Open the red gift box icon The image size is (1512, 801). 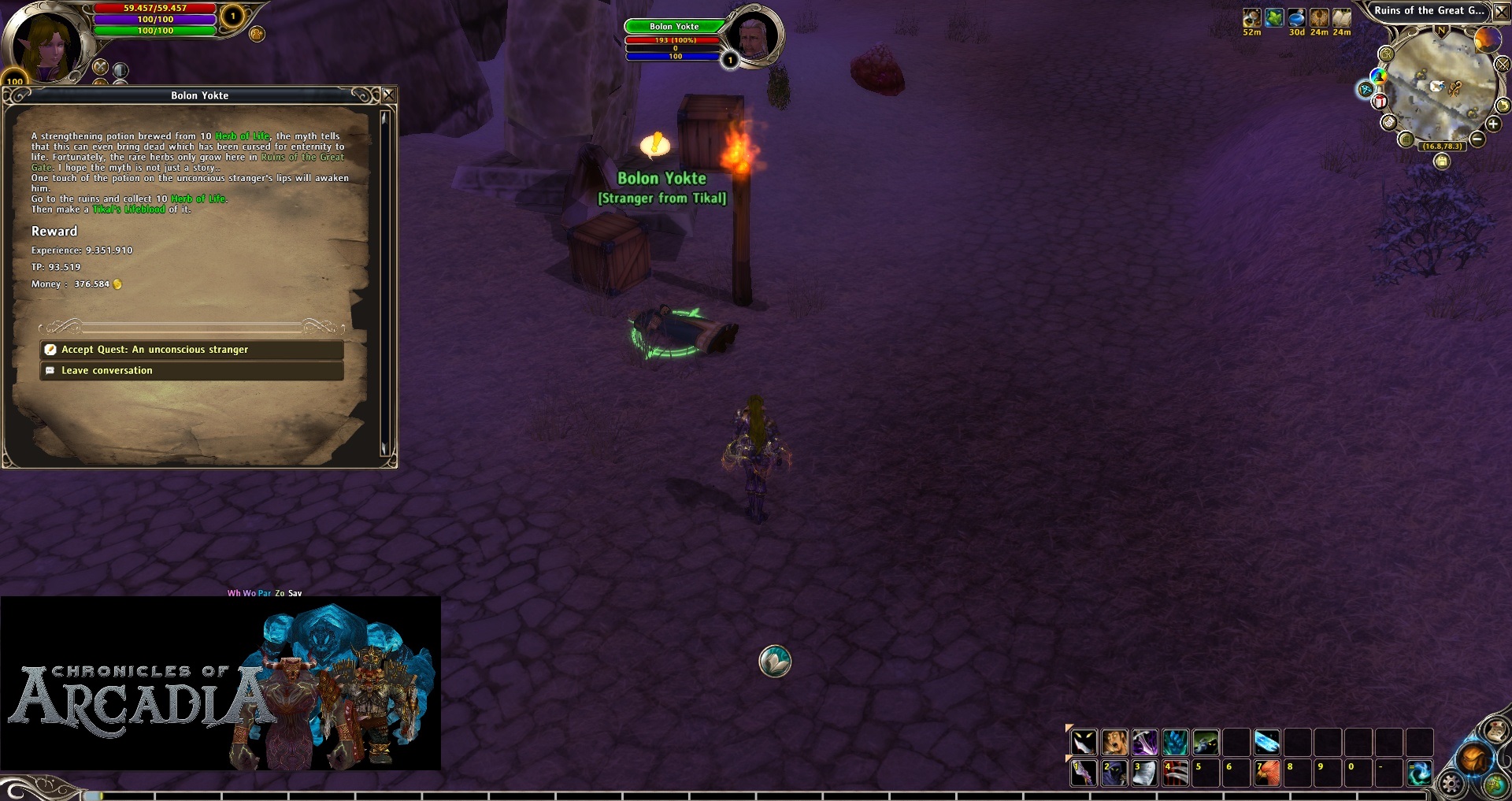tap(1380, 102)
